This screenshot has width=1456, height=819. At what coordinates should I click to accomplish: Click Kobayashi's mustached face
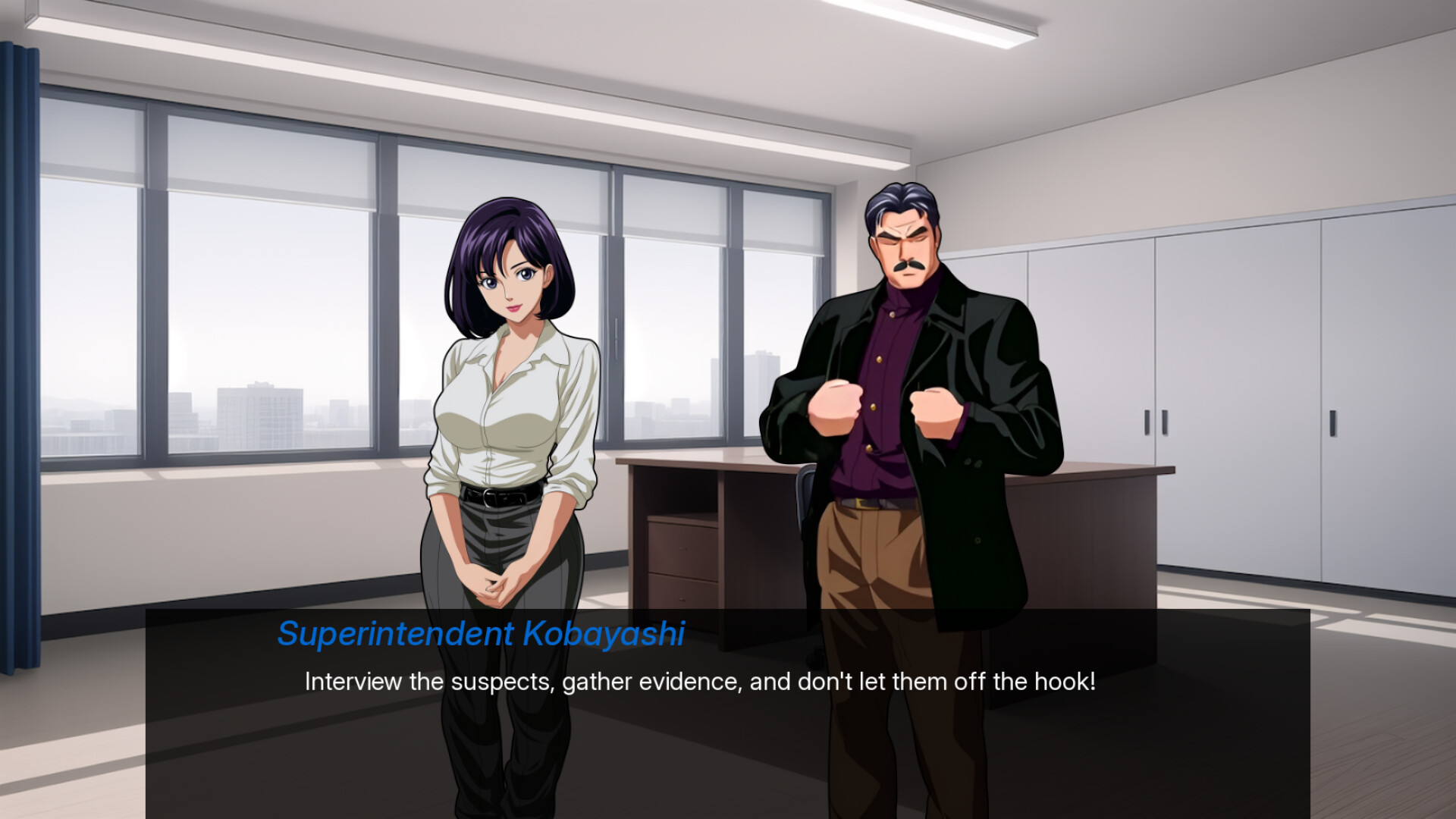click(908, 250)
